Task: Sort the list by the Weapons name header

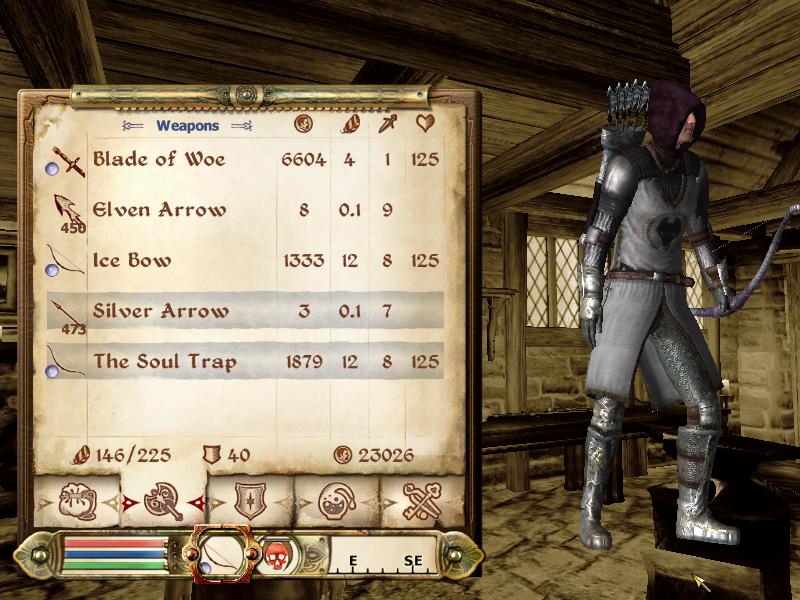Action: click(x=187, y=126)
